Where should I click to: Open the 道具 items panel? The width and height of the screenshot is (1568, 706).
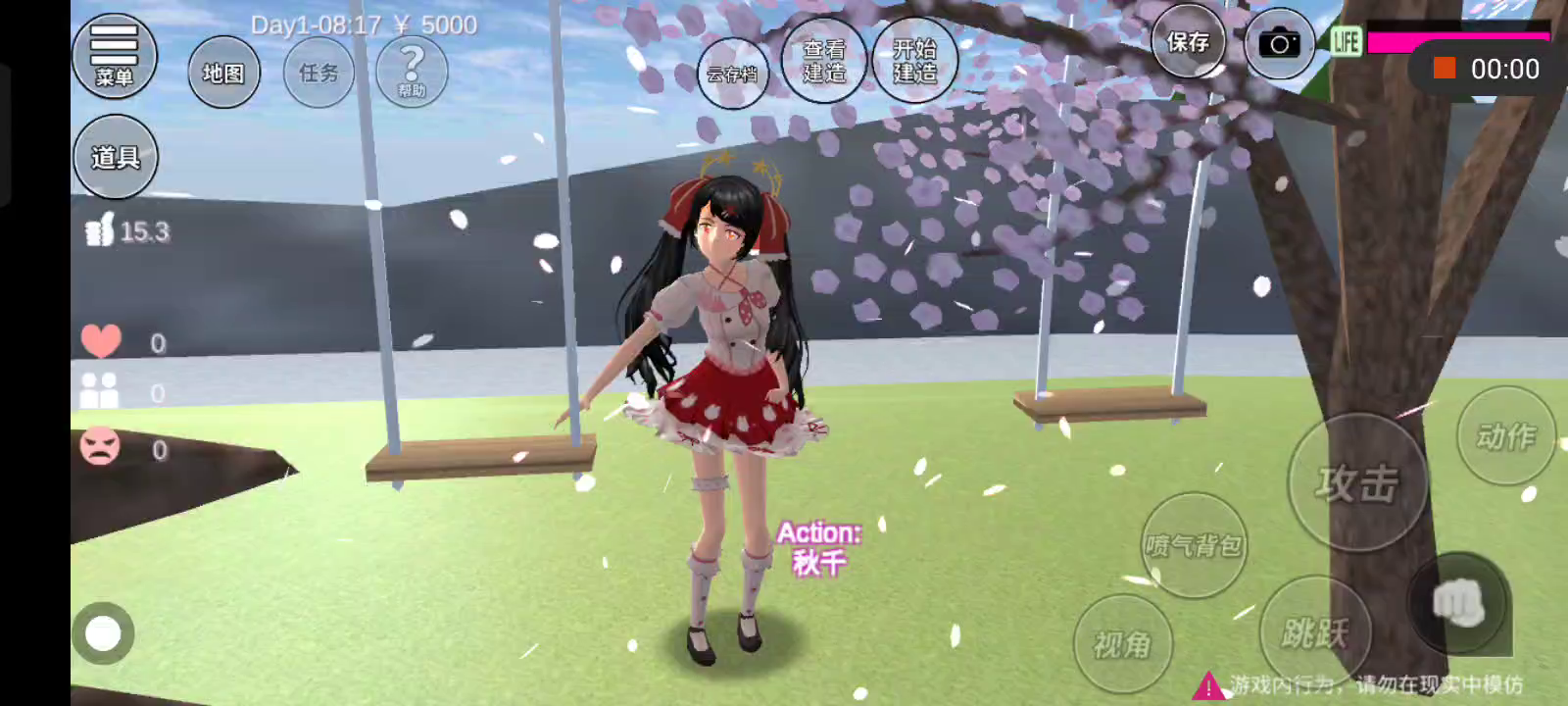click(x=115, y=157)
